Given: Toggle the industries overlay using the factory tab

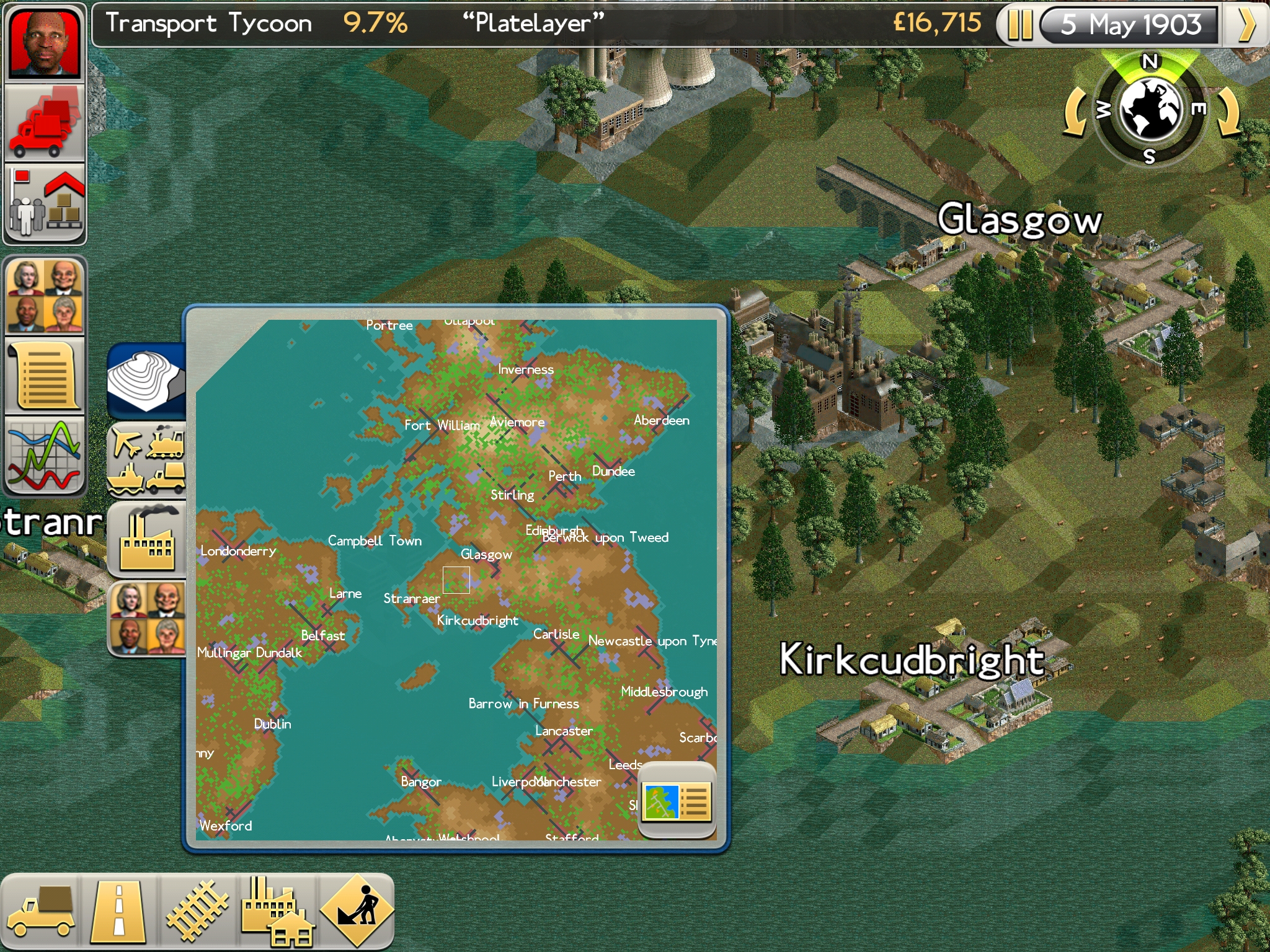Looking at the screenshot, I should coord(148,537).
